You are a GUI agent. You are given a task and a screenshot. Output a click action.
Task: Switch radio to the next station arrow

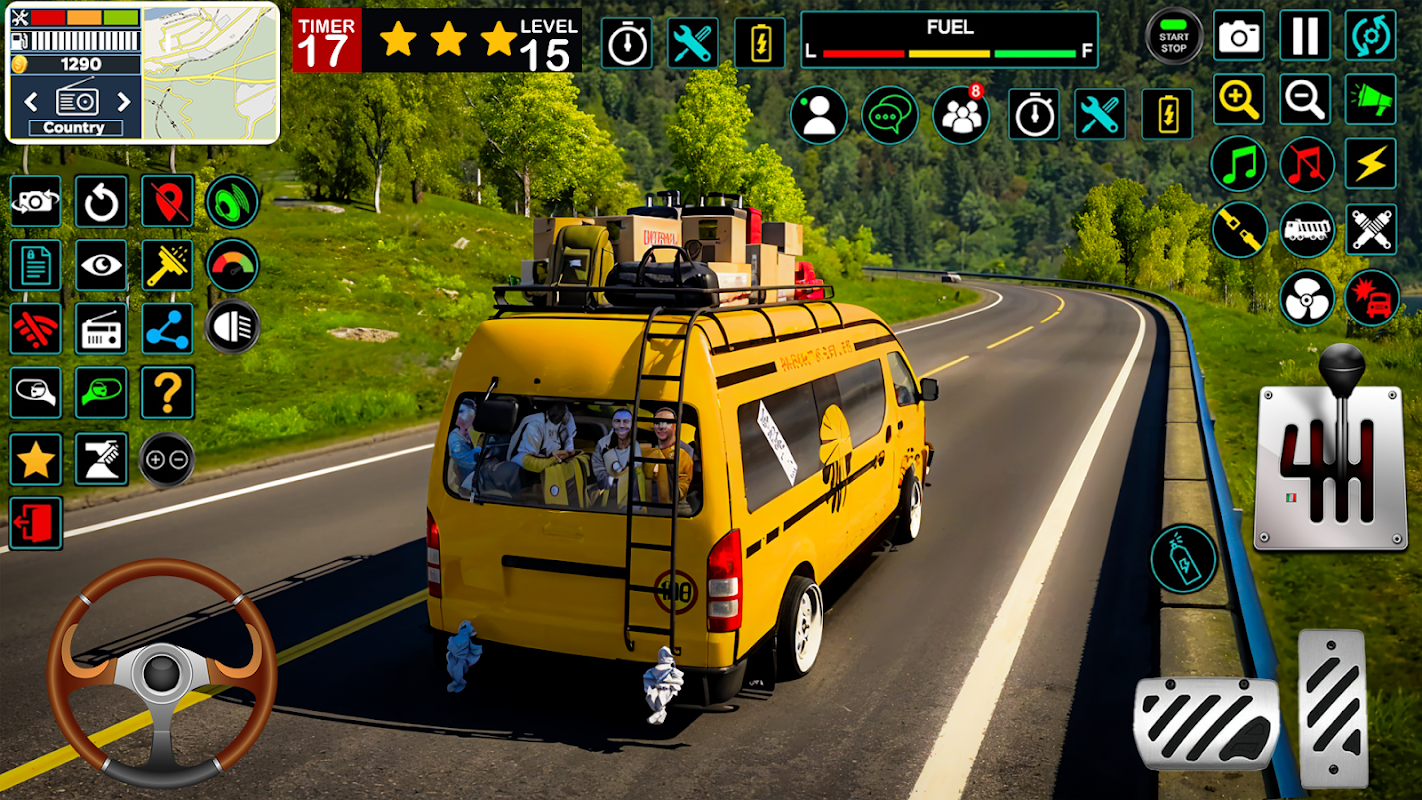(x=124, y=101)
